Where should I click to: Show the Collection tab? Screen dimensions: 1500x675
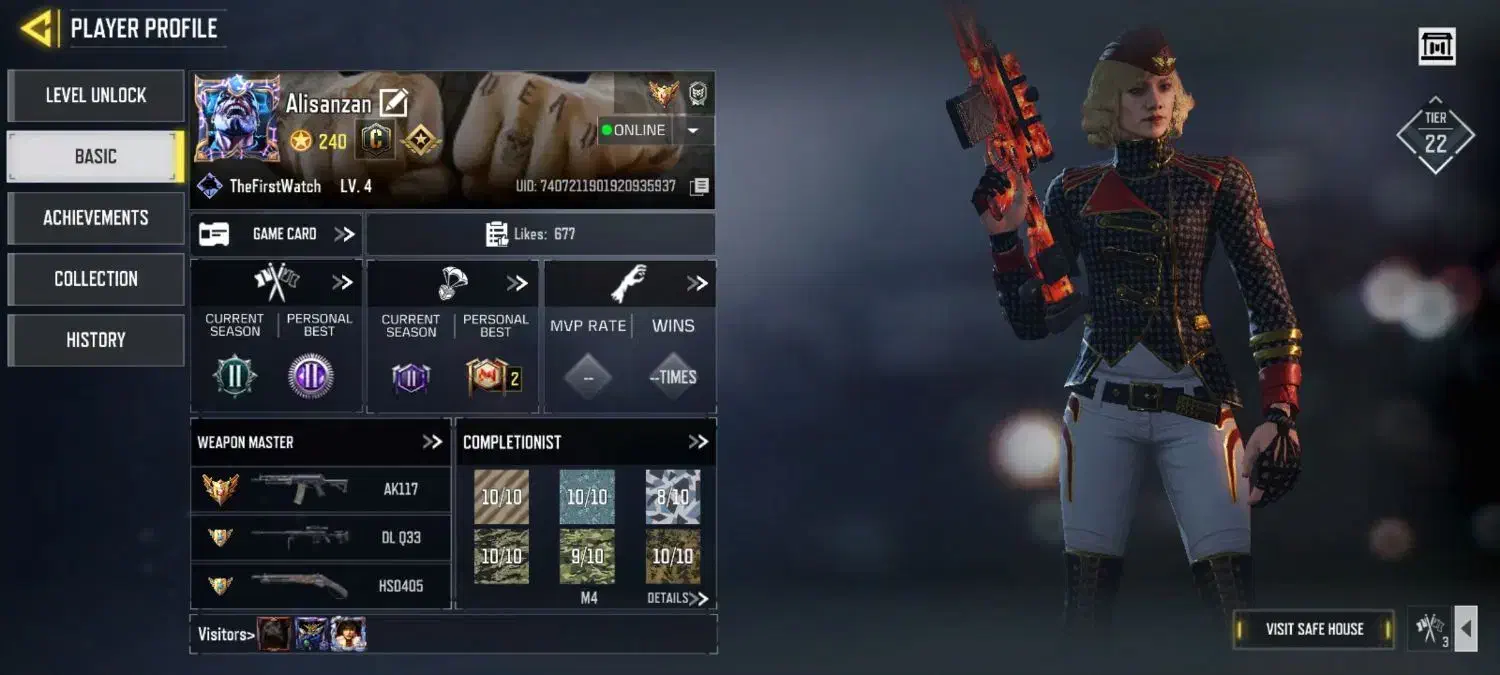tap(96, 279)
